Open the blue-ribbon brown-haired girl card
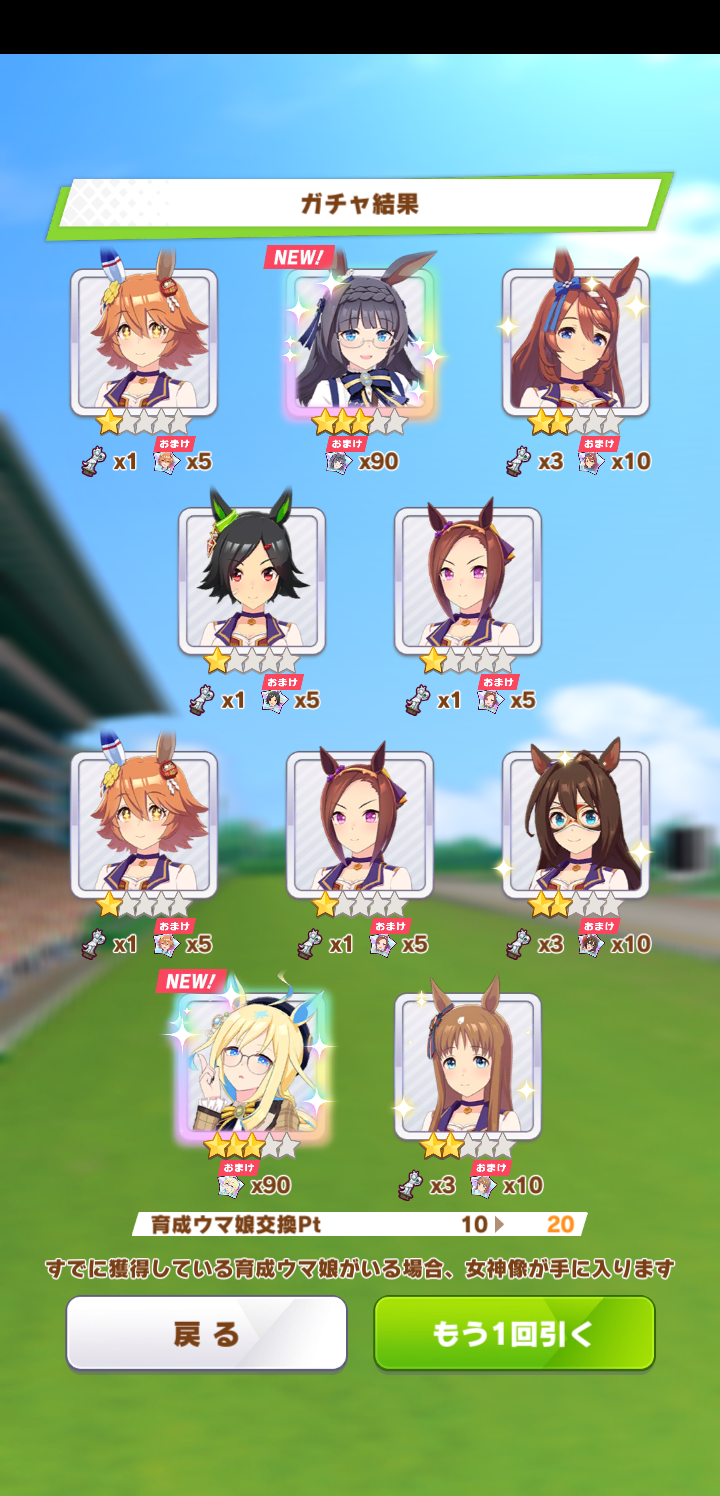This screenshot has width=720, height=1496. coord(576,342)
